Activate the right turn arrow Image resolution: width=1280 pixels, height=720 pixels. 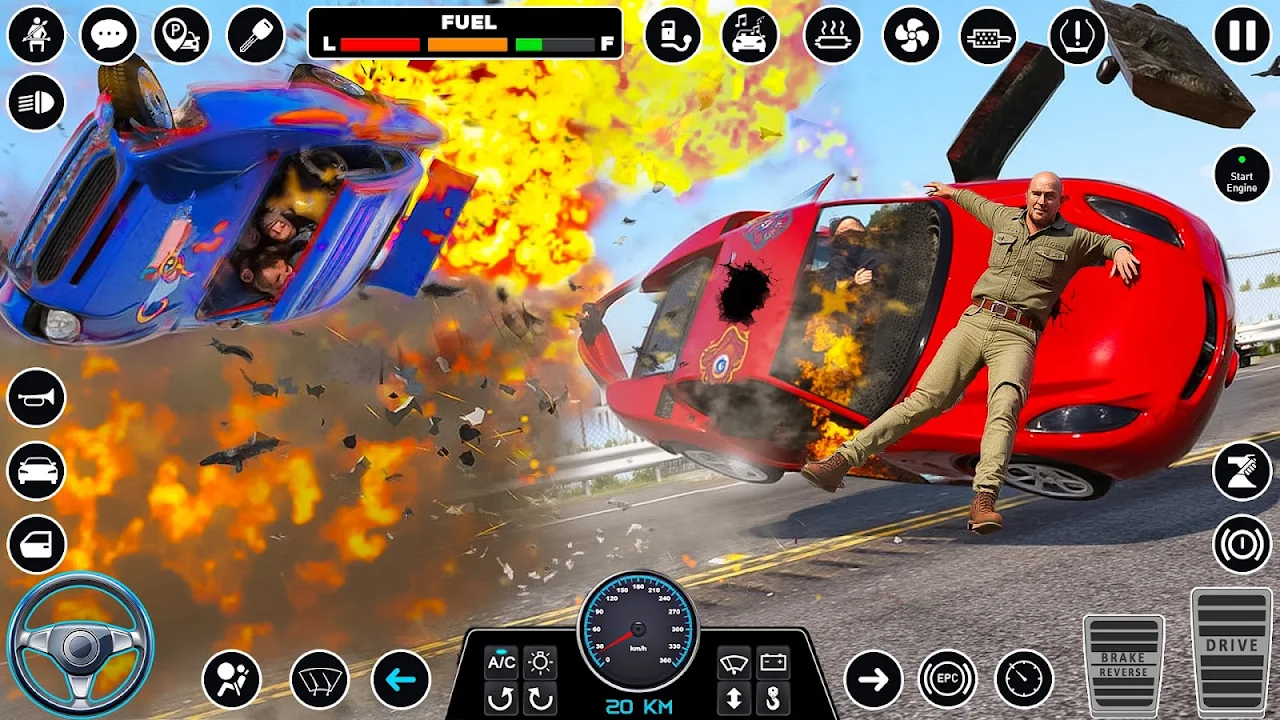[873, 680]
